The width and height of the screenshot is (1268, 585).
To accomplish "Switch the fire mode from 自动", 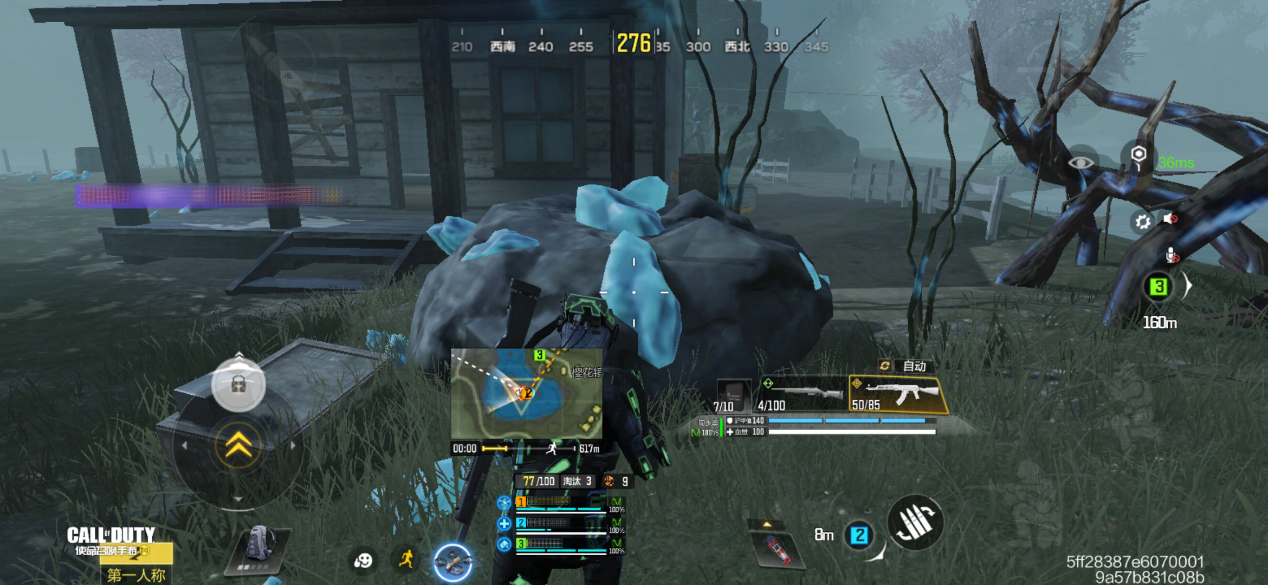I will (904, 366).
